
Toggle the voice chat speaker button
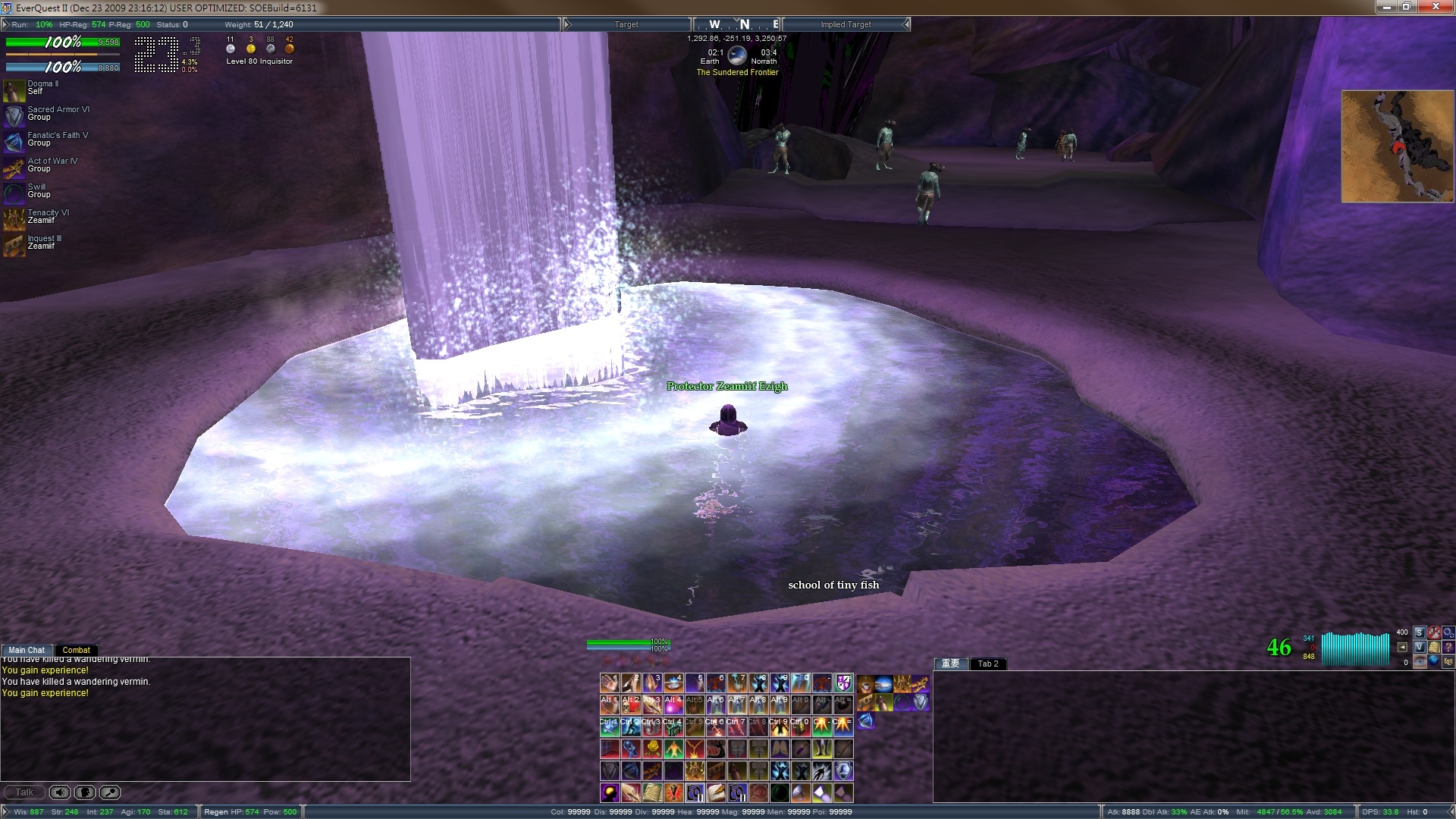click(60, 792)
